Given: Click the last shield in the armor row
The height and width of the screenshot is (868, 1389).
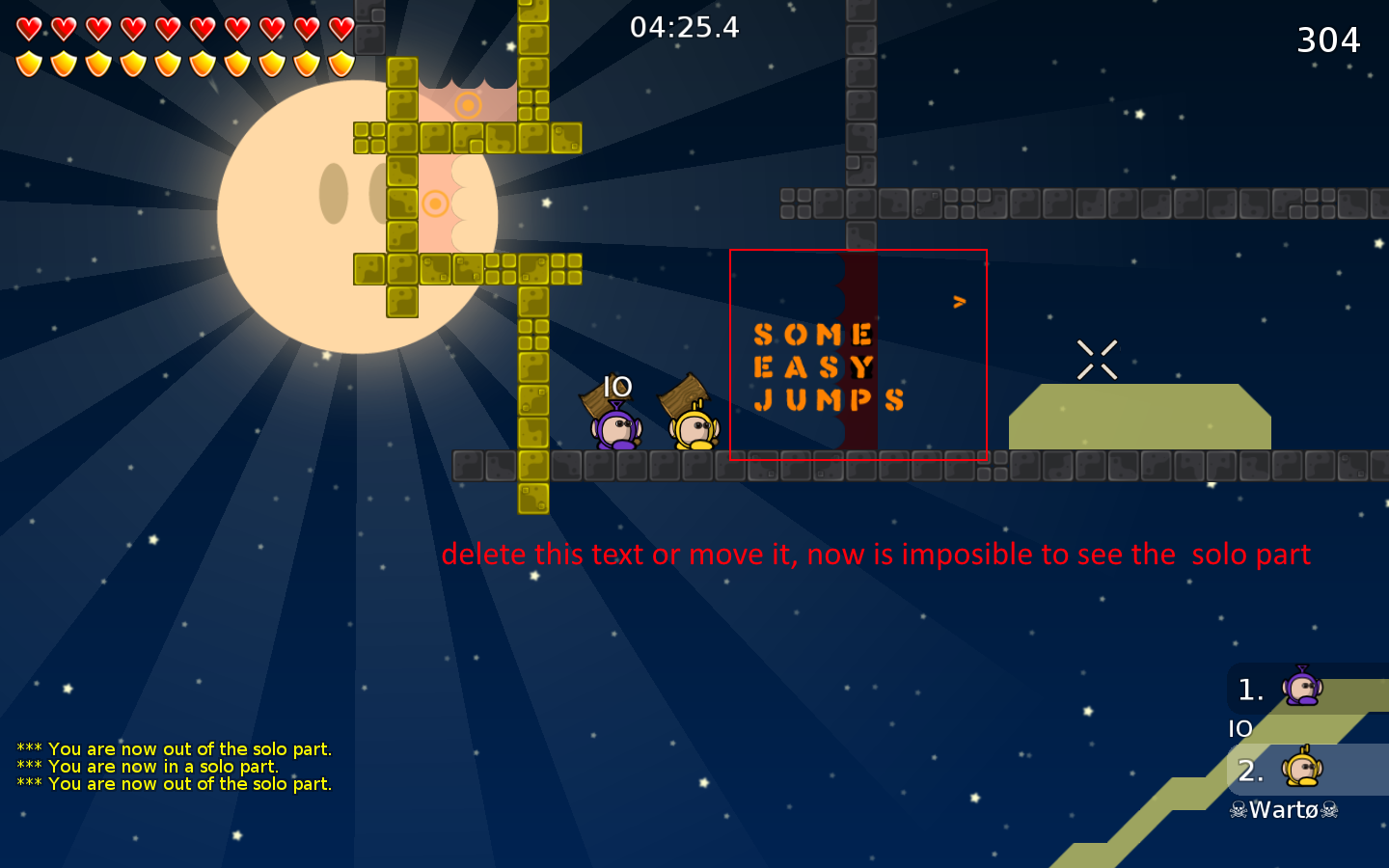Looking at the screenshot, I should [340, 62].
